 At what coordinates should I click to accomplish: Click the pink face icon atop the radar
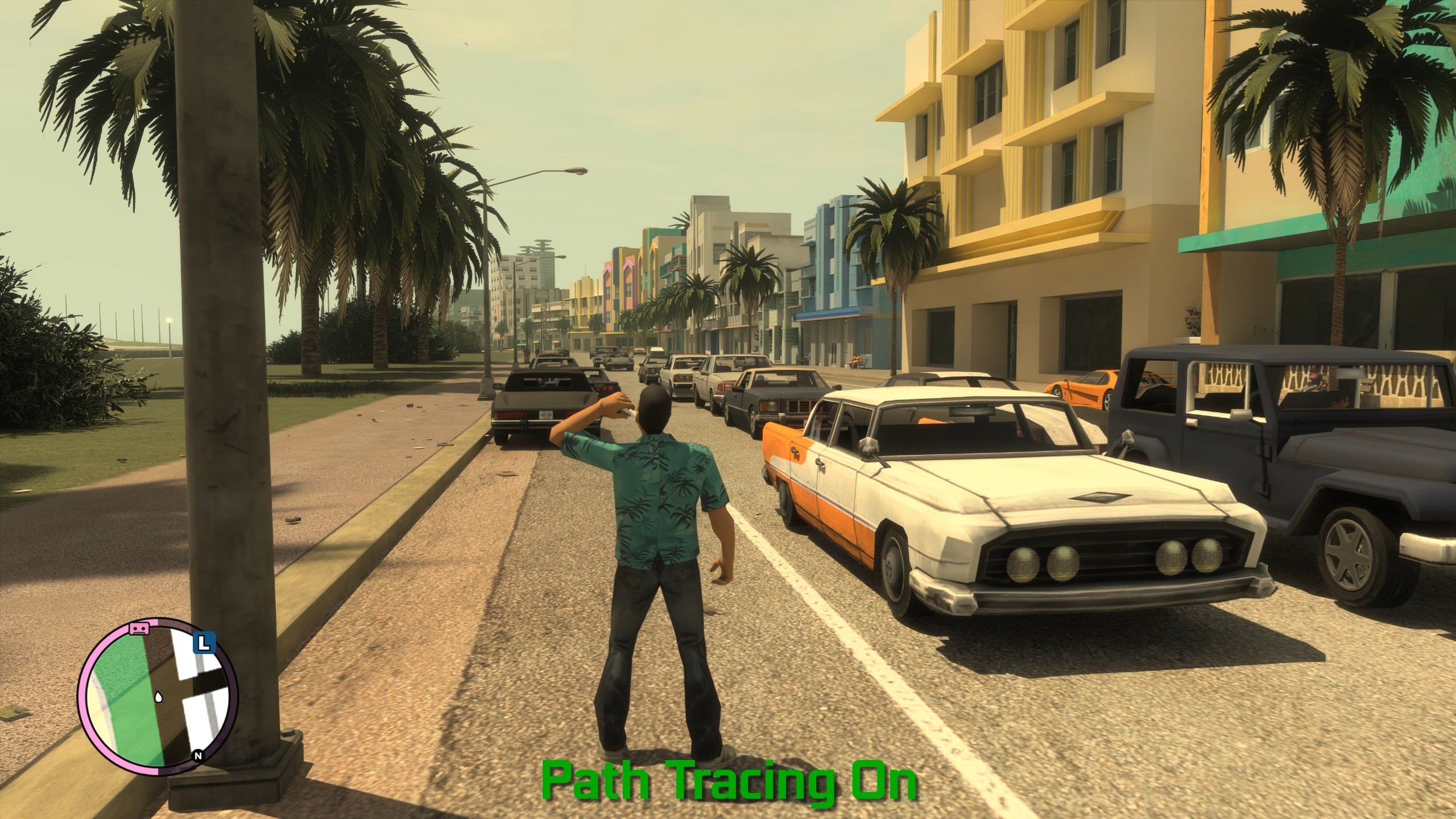tap(138, 627)
